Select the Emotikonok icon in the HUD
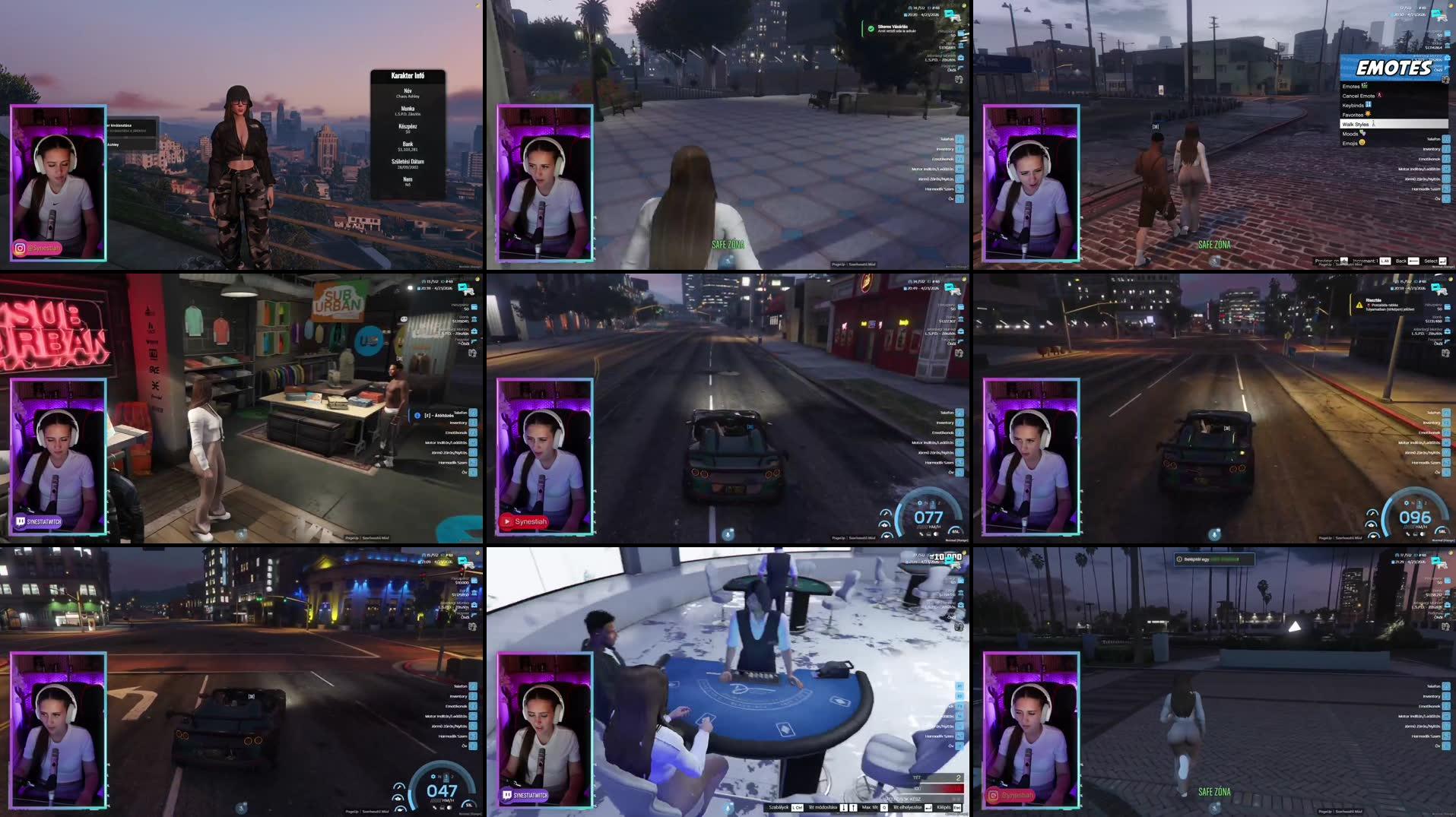The image size is (1456, 817). point(960,433)
